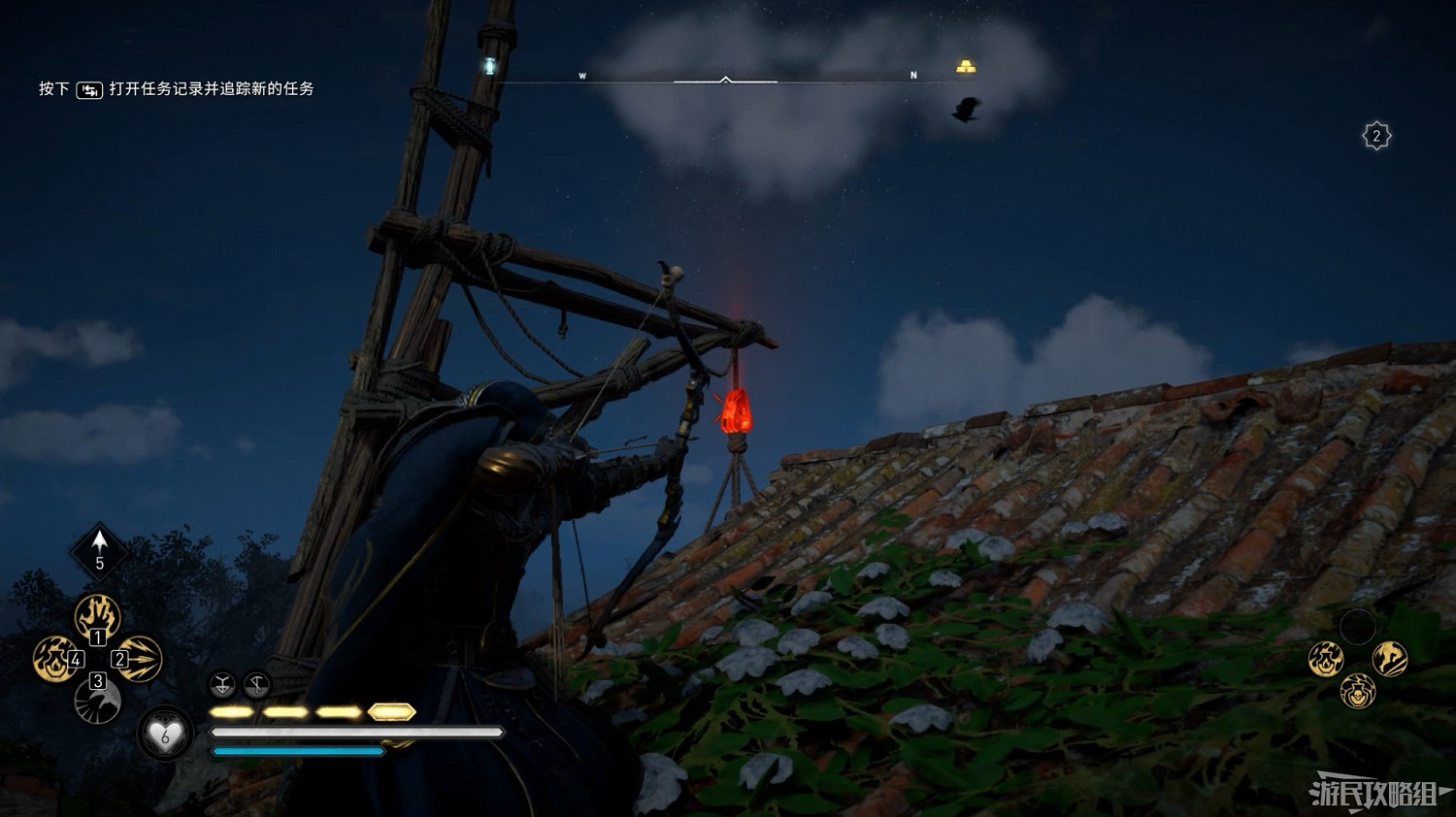Select the poison vial ability icon bottom right
Screen dimensions: 1456x817
pyautogui.click(x=1358, y=692)
